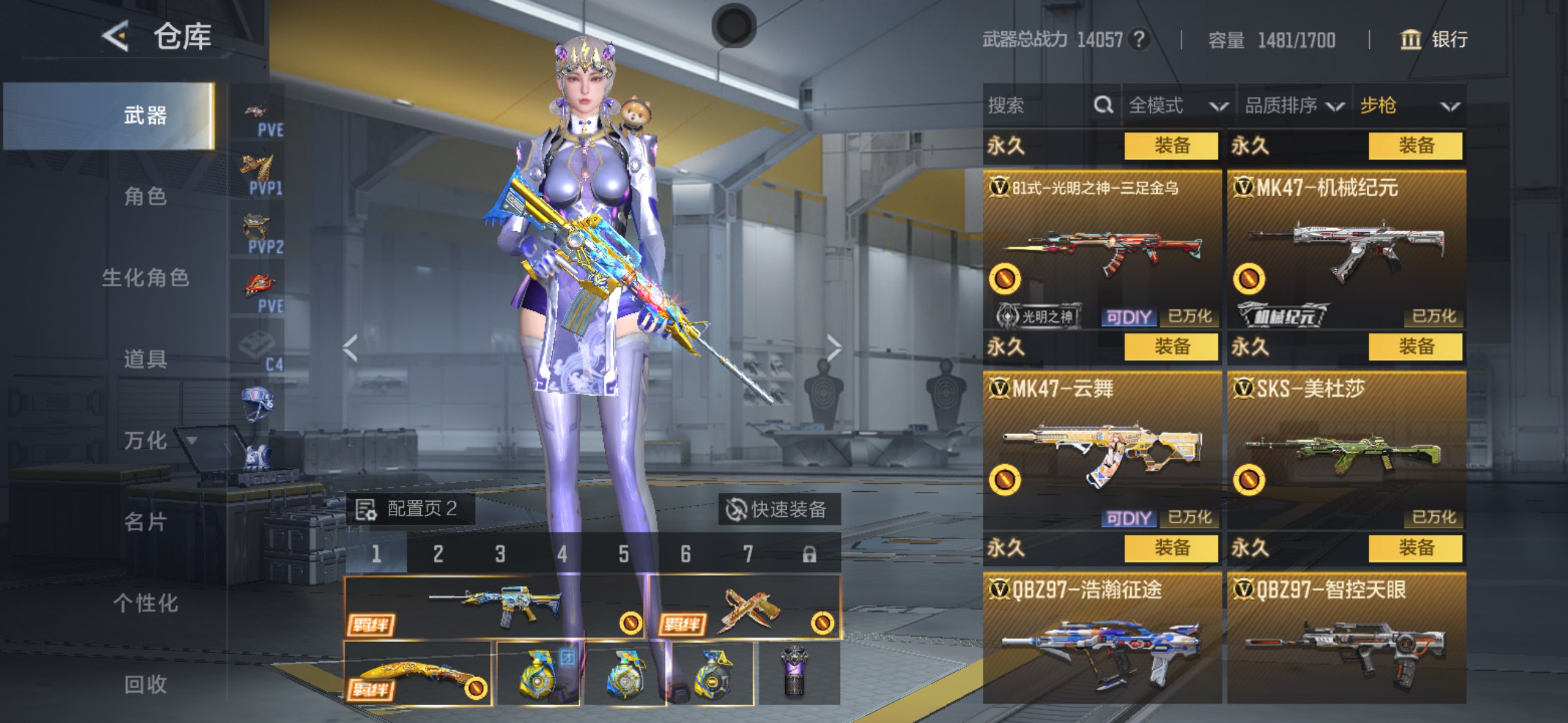The height and width of the screenshot is (723, 1568).
Task: Switch to loadout slot 3
Action: click(x=500, y=554)
